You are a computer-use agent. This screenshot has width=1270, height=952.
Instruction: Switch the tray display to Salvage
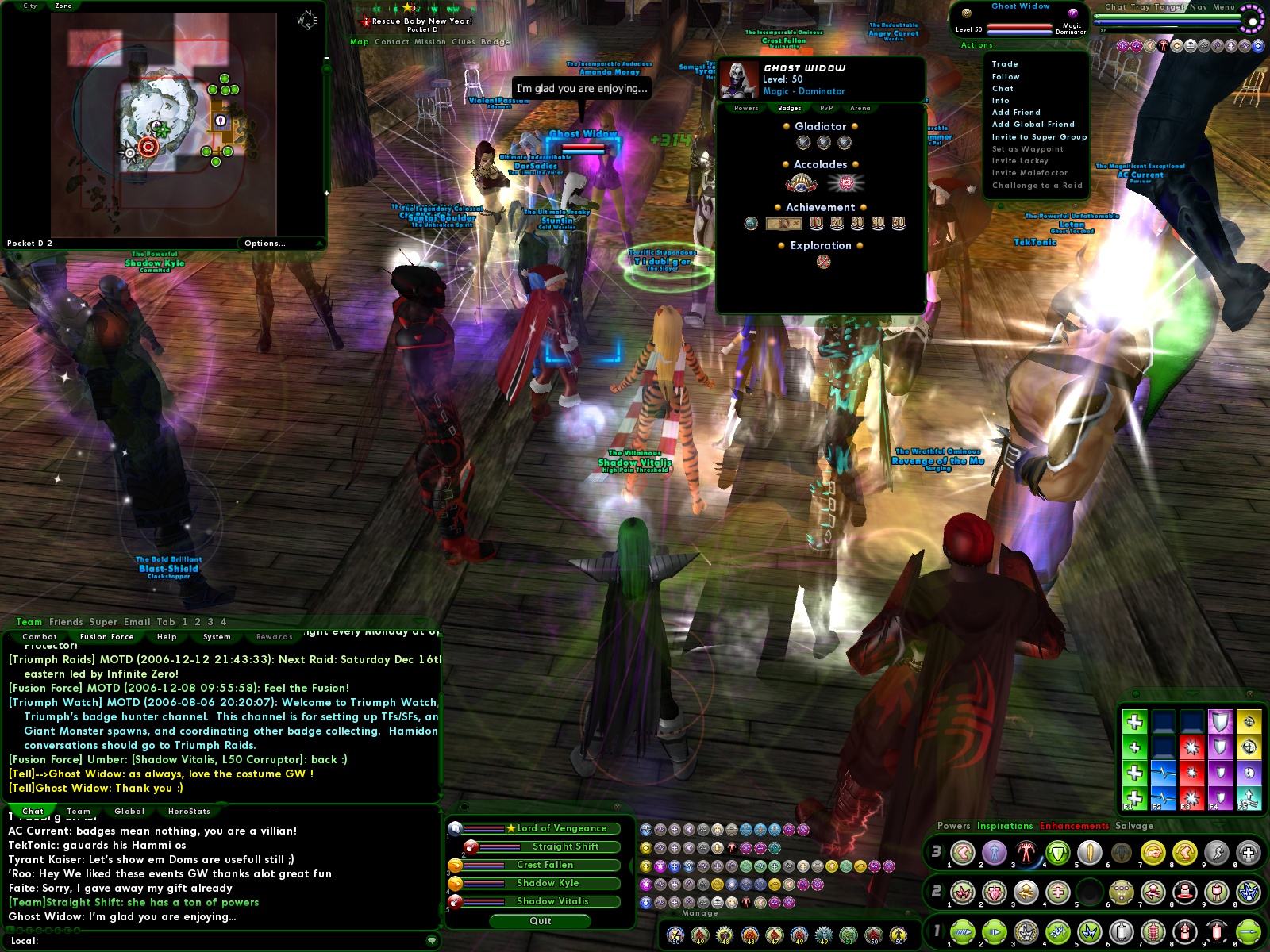tap(1137, 826)
